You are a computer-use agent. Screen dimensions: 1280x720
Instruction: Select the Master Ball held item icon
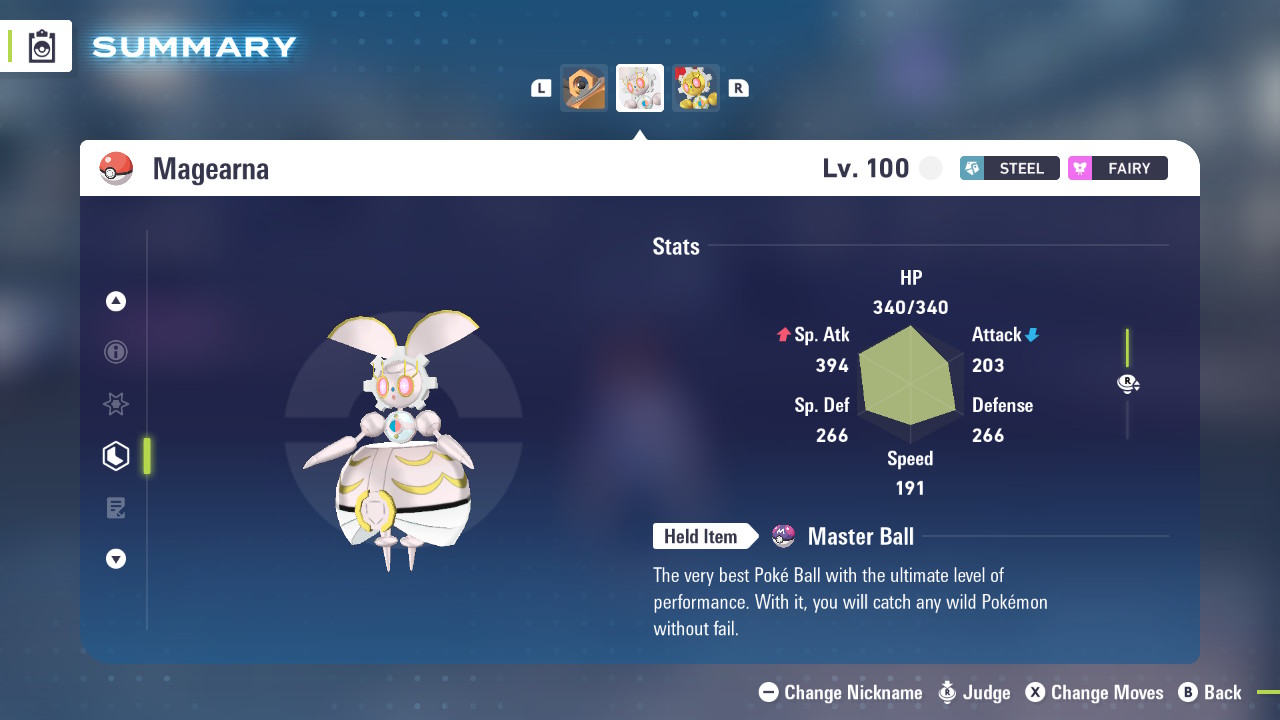click(784, 536)
